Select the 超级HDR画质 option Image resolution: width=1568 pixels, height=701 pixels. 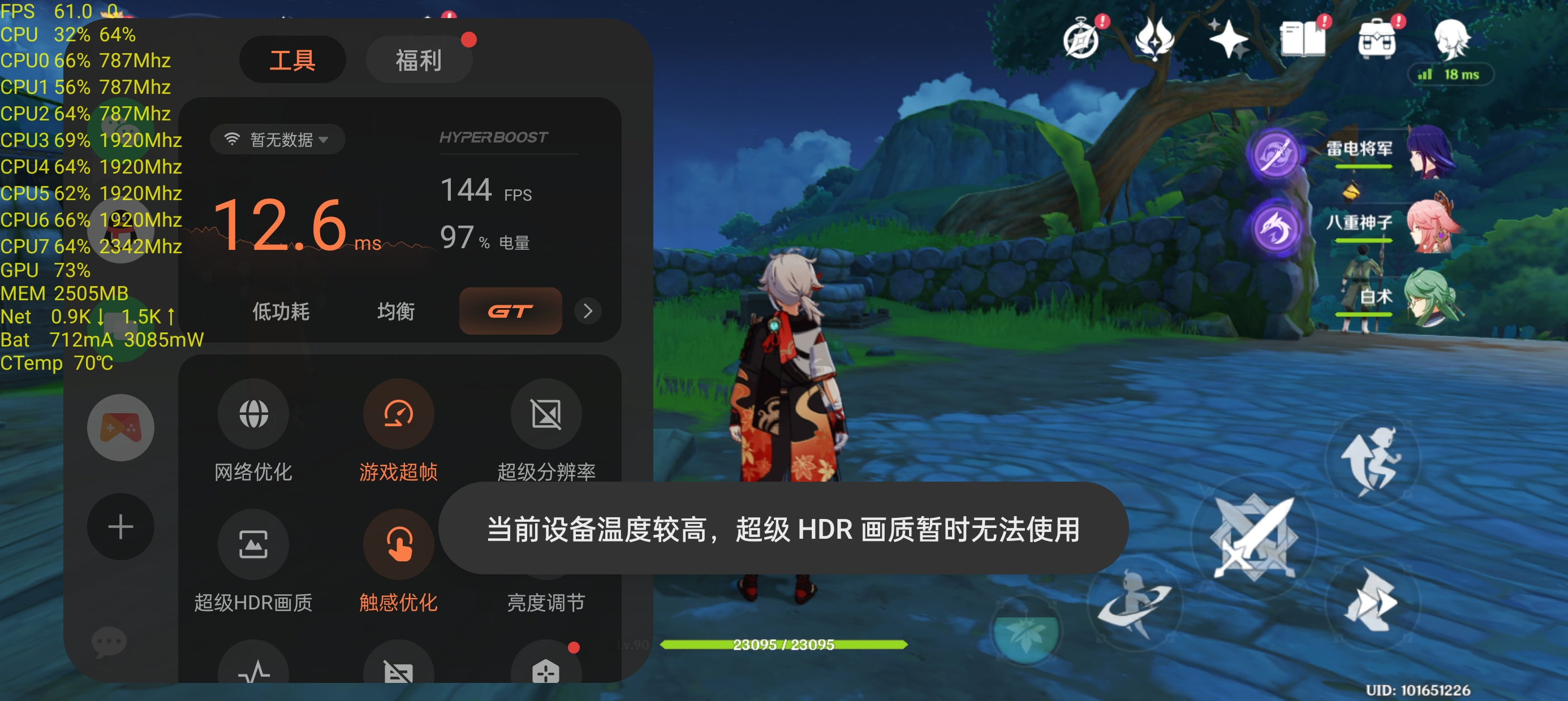tap(254, 544)
